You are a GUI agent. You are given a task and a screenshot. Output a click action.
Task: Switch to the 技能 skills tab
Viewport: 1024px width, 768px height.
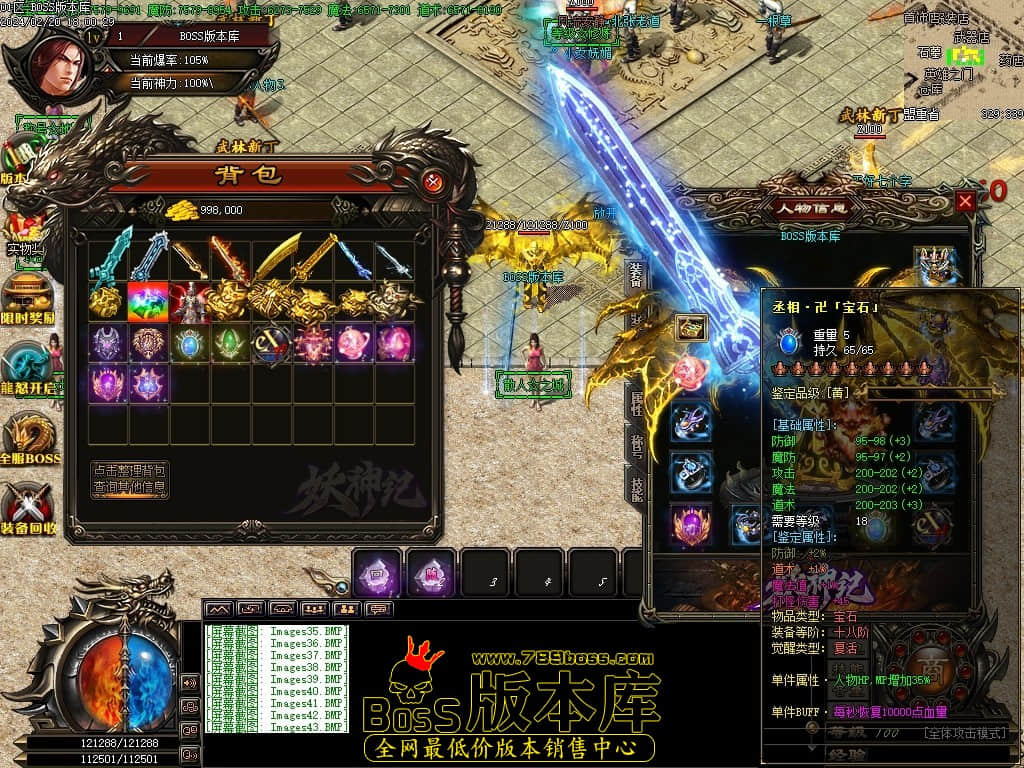(636, 487)
